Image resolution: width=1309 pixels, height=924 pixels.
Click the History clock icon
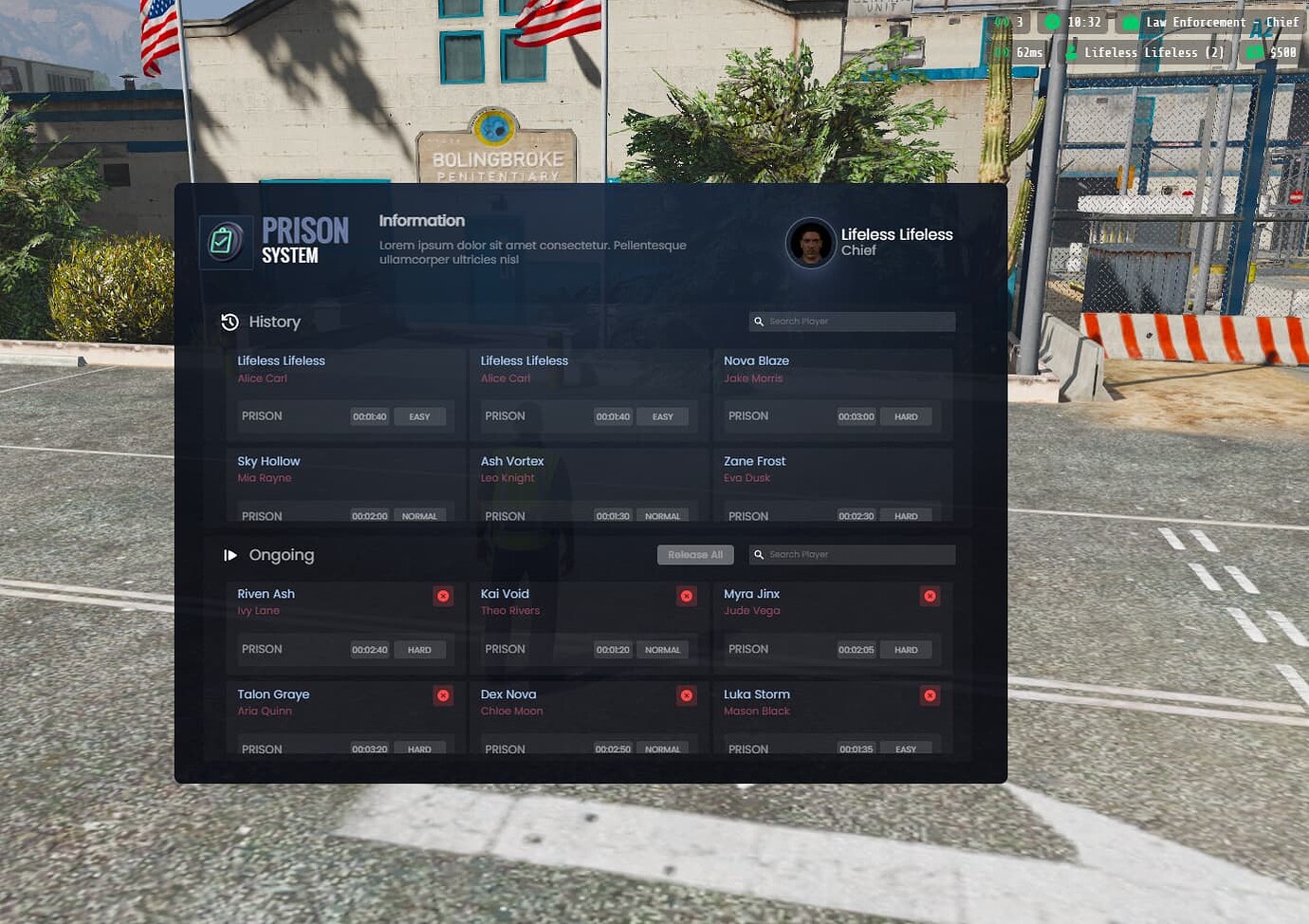tap(230, 322)
